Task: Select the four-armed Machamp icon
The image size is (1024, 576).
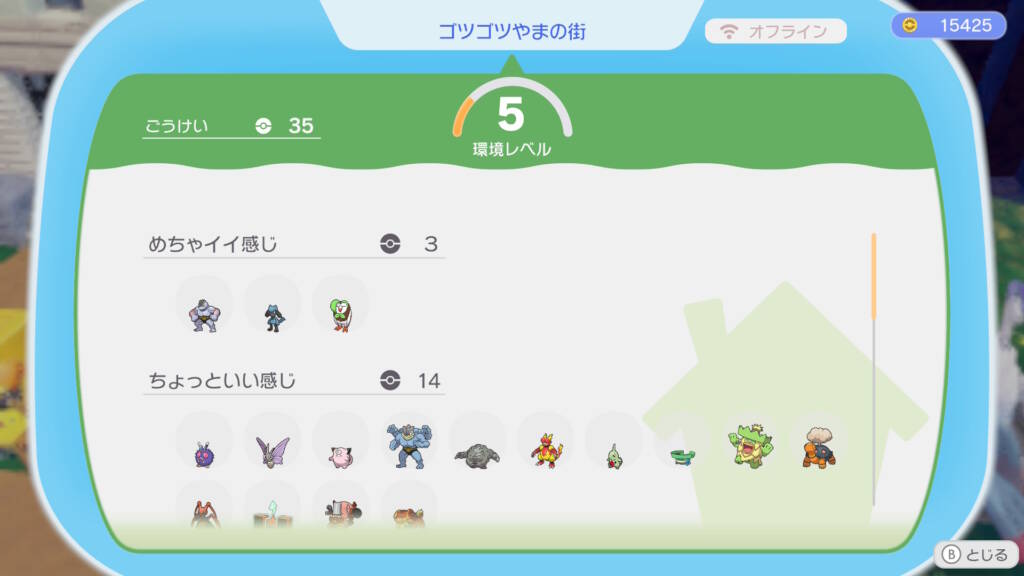Action: pyautogui.click(x=409, y=447)
